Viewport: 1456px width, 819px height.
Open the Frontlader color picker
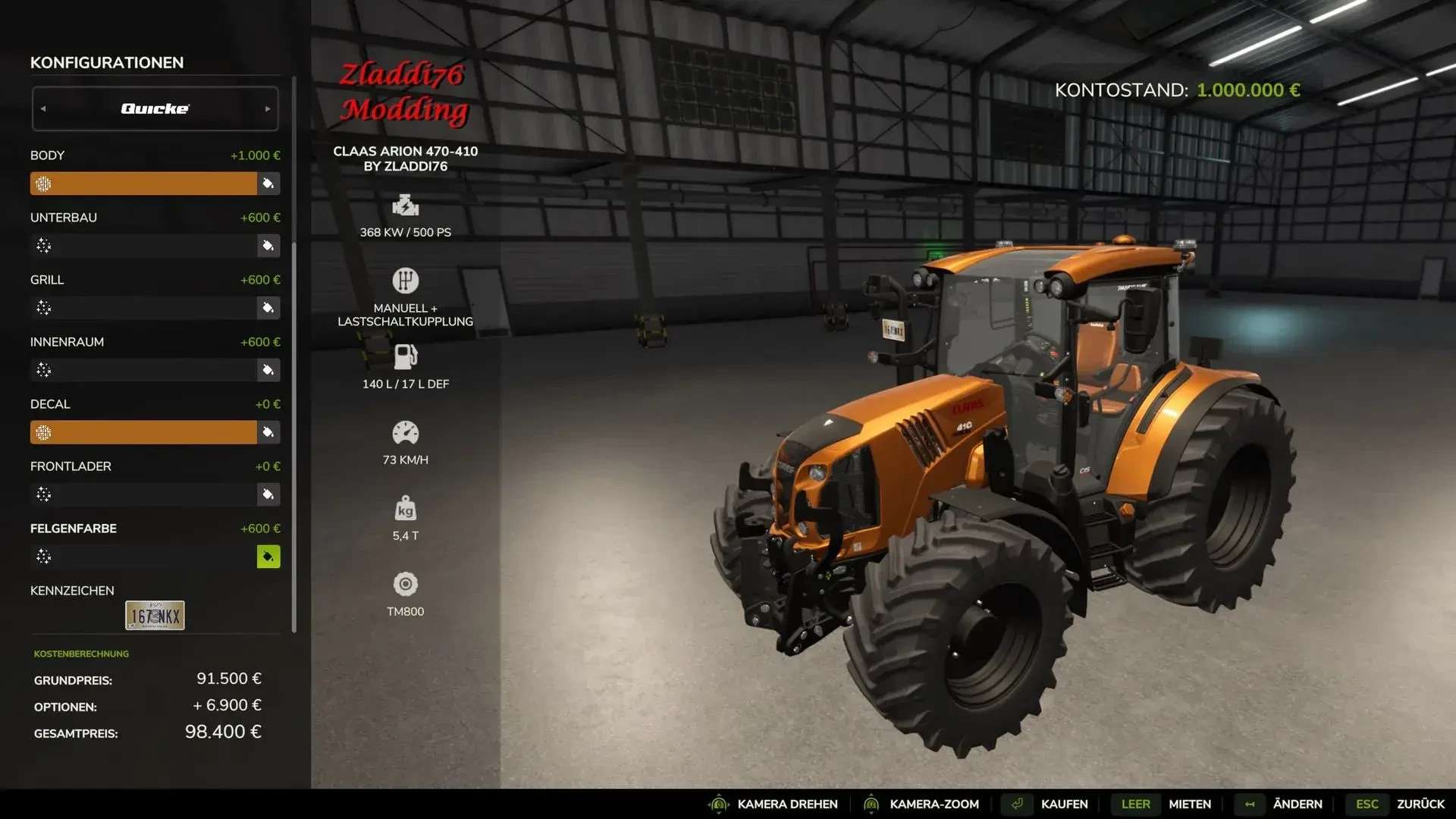(x=268, y=494)
